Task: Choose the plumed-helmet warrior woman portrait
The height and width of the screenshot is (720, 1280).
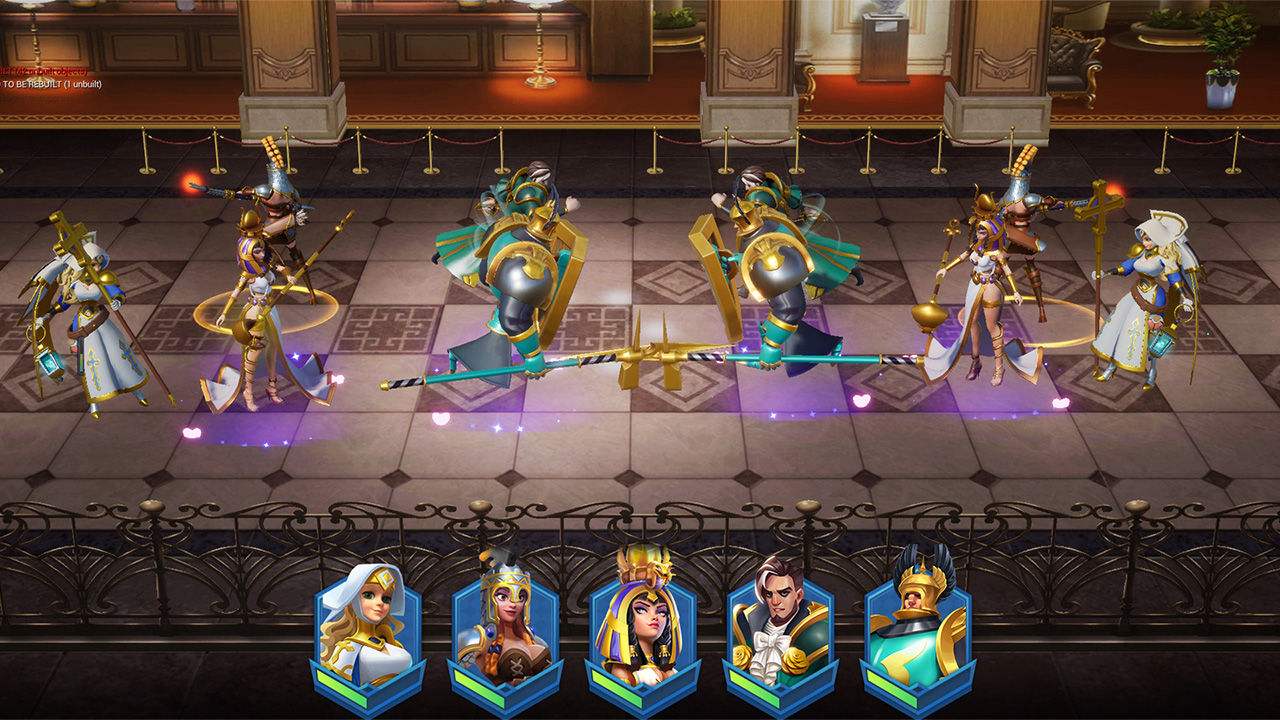Action: (505, 625)
